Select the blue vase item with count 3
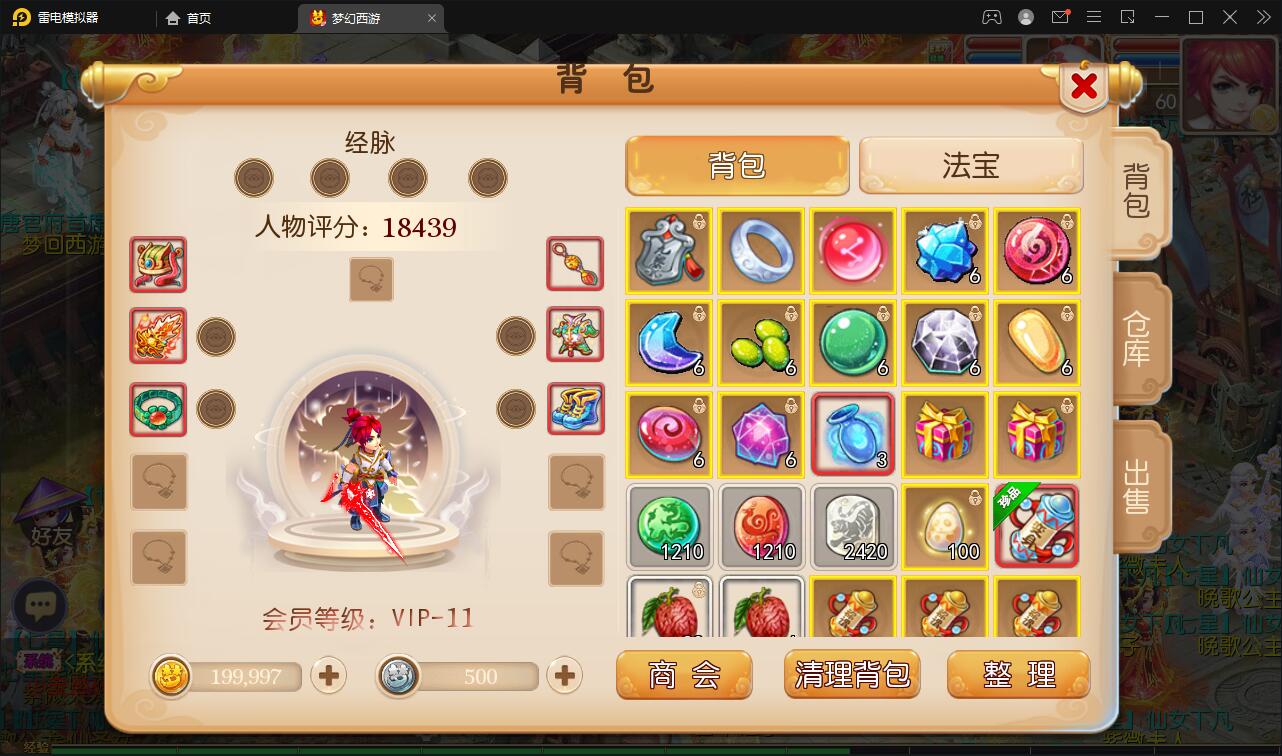This screenshot has width=1282, height=756. click(x=853, y=434)
